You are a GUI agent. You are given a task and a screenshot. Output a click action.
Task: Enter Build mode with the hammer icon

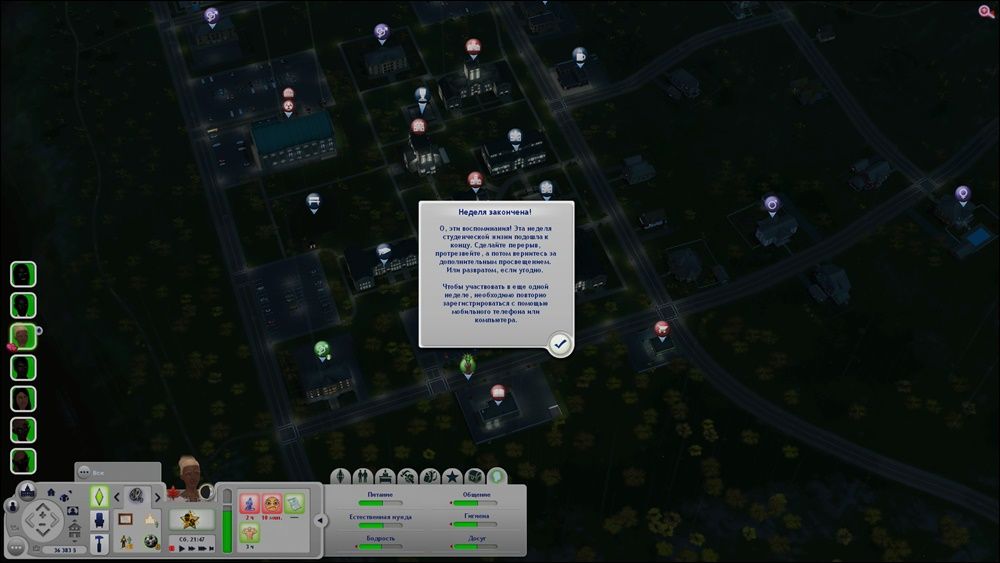100,543
